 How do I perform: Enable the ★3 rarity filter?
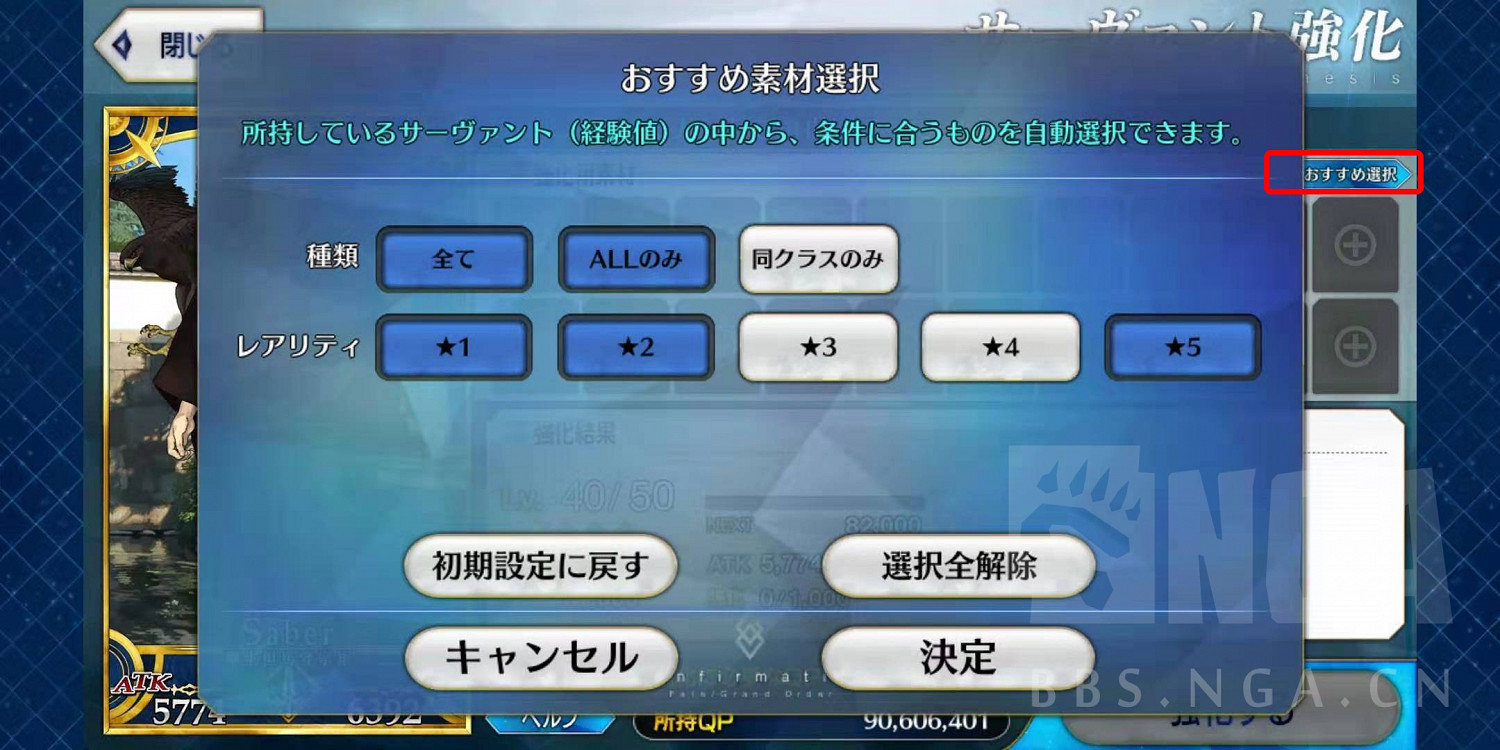[818, 347]
